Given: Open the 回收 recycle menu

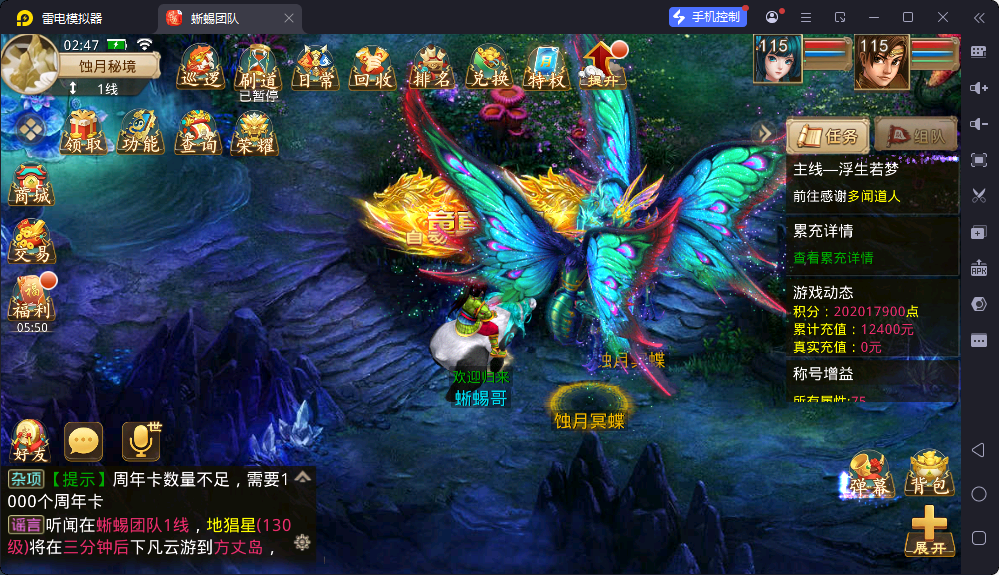Looking at the screenshot, I should pyautogui.click(x=374, y=66).
